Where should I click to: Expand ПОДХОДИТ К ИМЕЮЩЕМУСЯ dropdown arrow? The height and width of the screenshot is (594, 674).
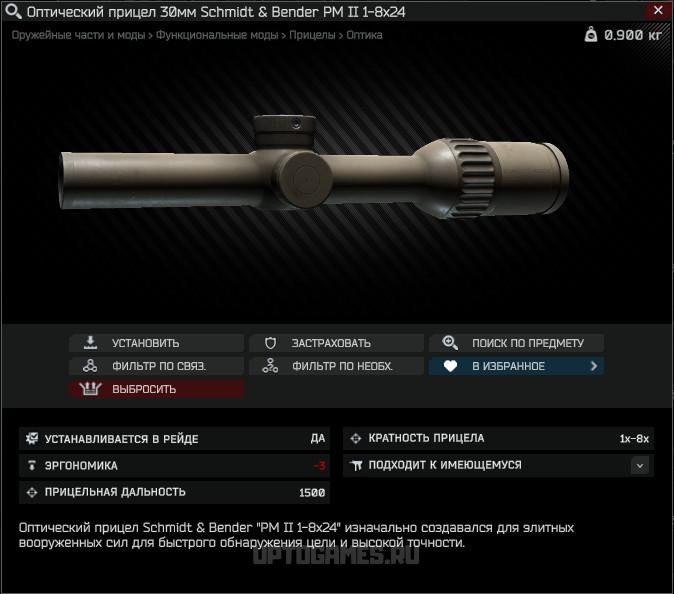tap(640, 465)
